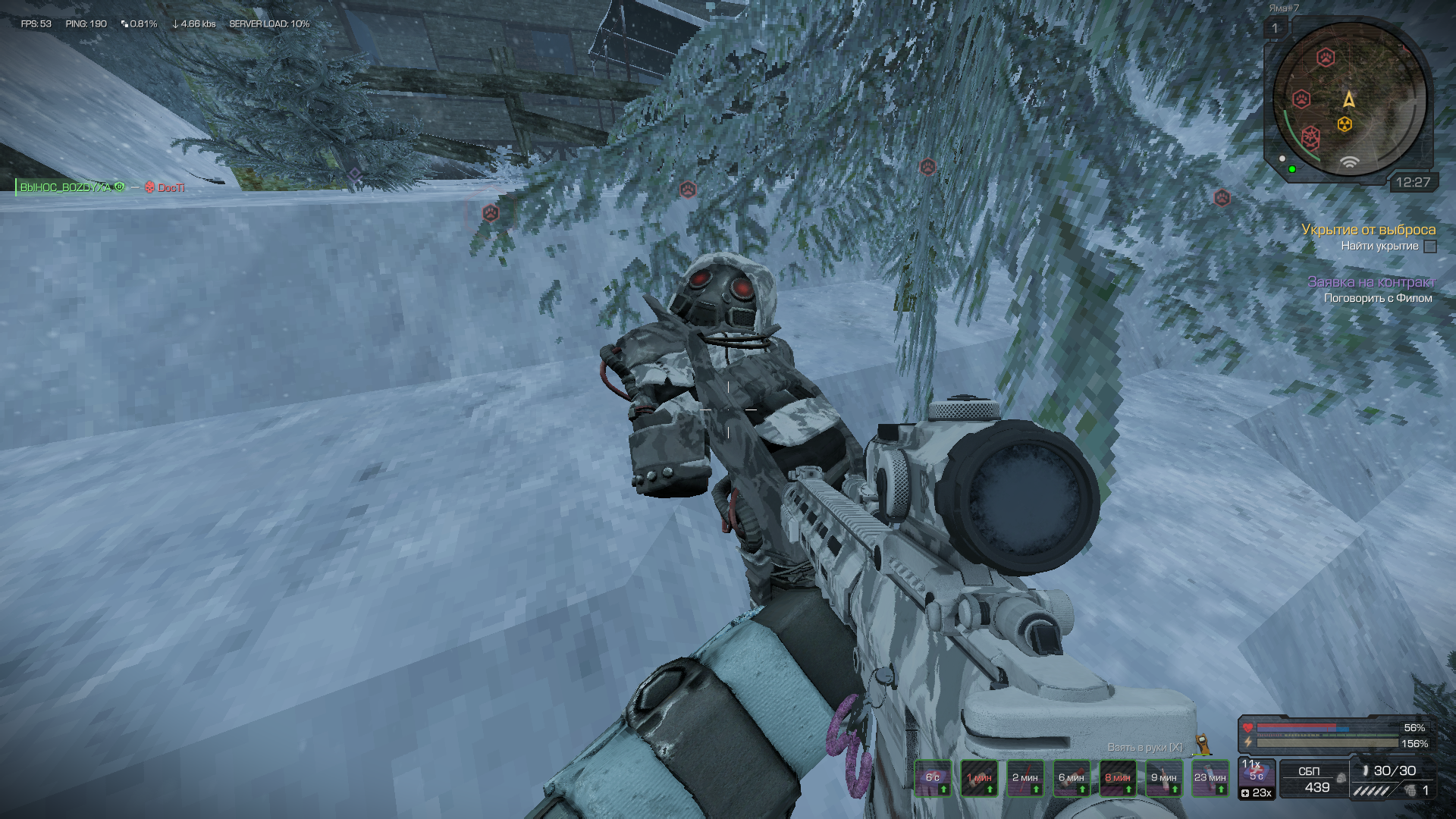Open the circular minimap
Image resolution: width=1456 pixels, height=819 pixels.
coord(1349,99)
